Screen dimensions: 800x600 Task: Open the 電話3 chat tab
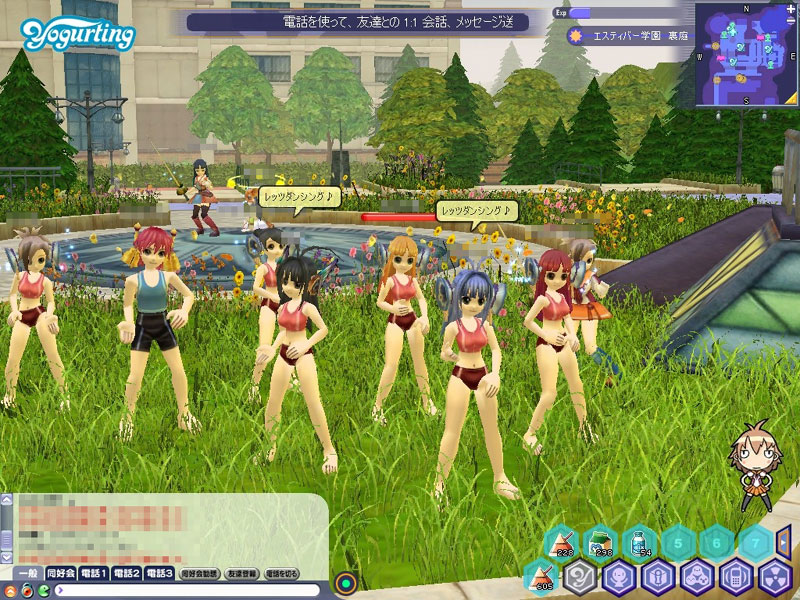point(160,573)
